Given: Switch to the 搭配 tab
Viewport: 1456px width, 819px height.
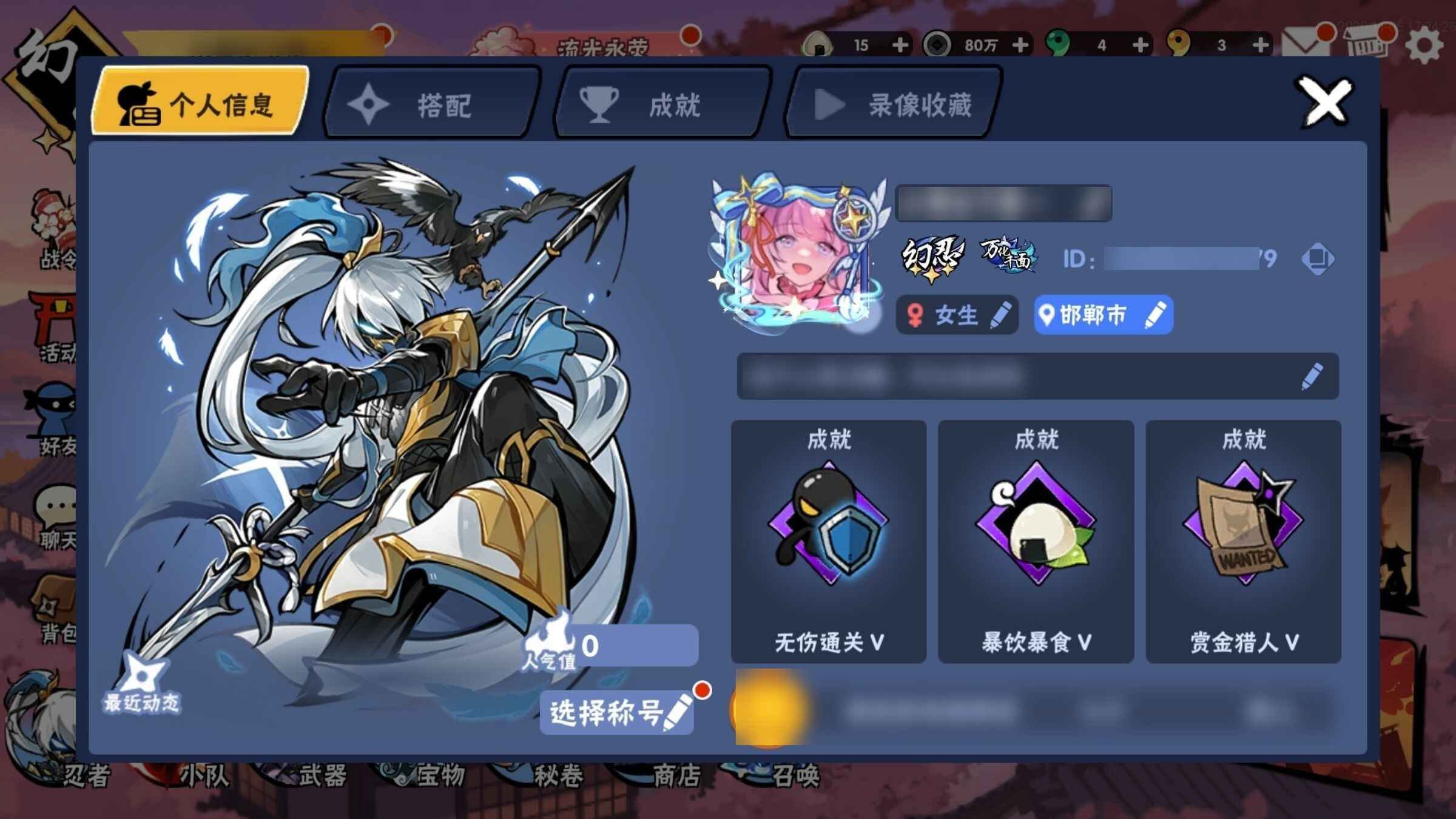Looking at the screenshot, I should point(432,104).
